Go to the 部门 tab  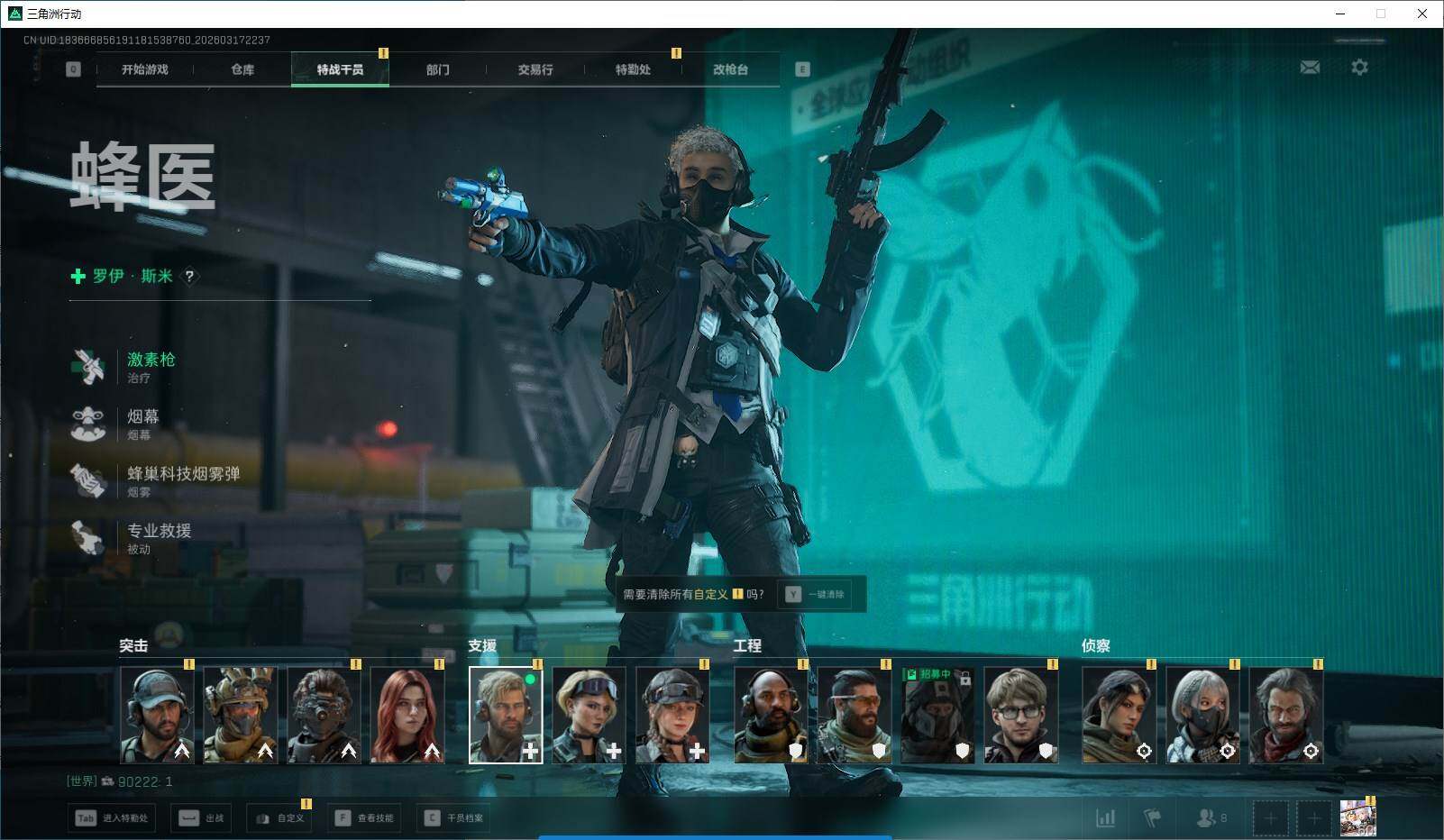click(x=438, y=69)
